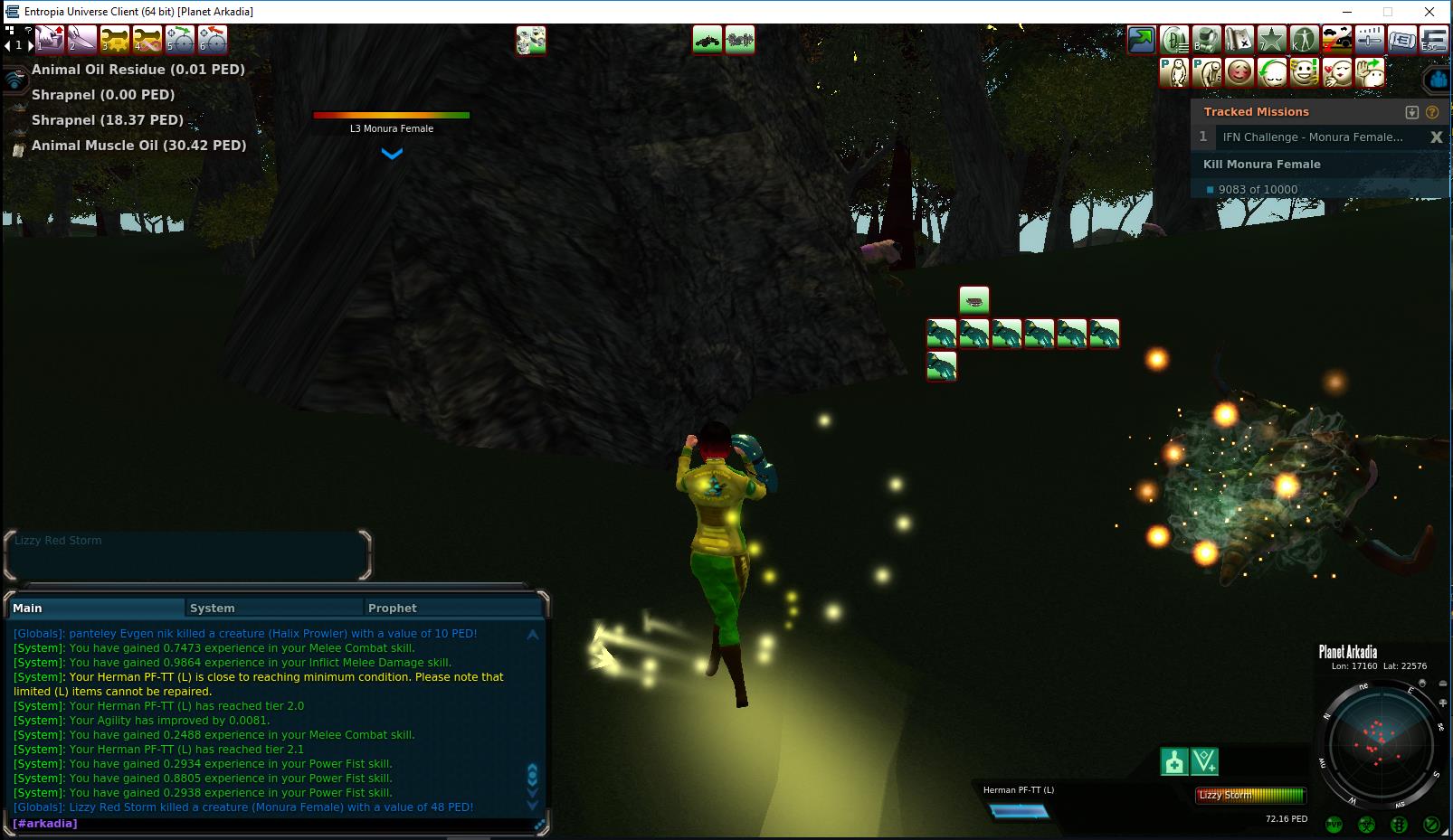
Task: Collapse the Tracked Missions panel
Action: (x=1411, y=112)
